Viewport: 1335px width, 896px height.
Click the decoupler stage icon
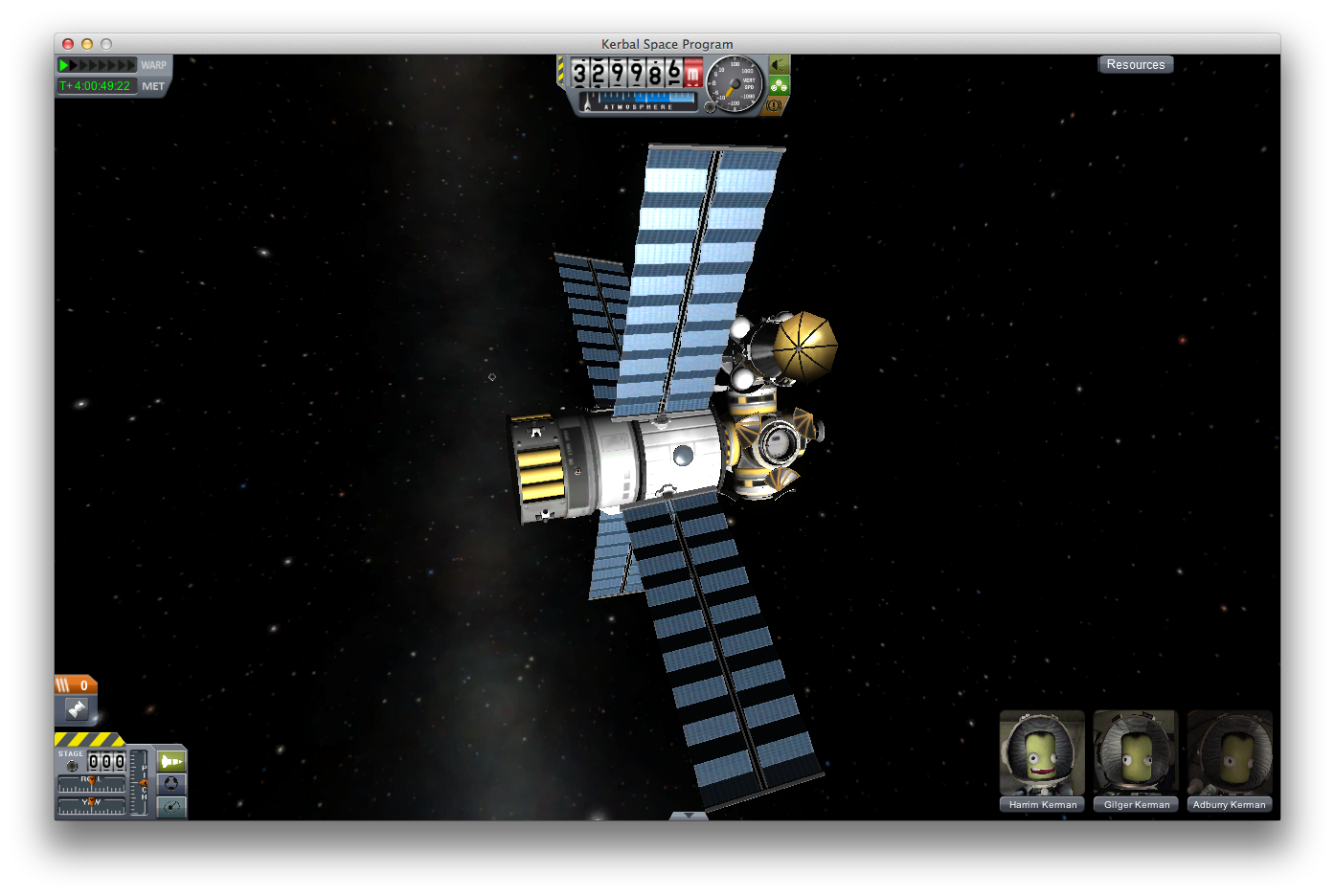(77, 709)
